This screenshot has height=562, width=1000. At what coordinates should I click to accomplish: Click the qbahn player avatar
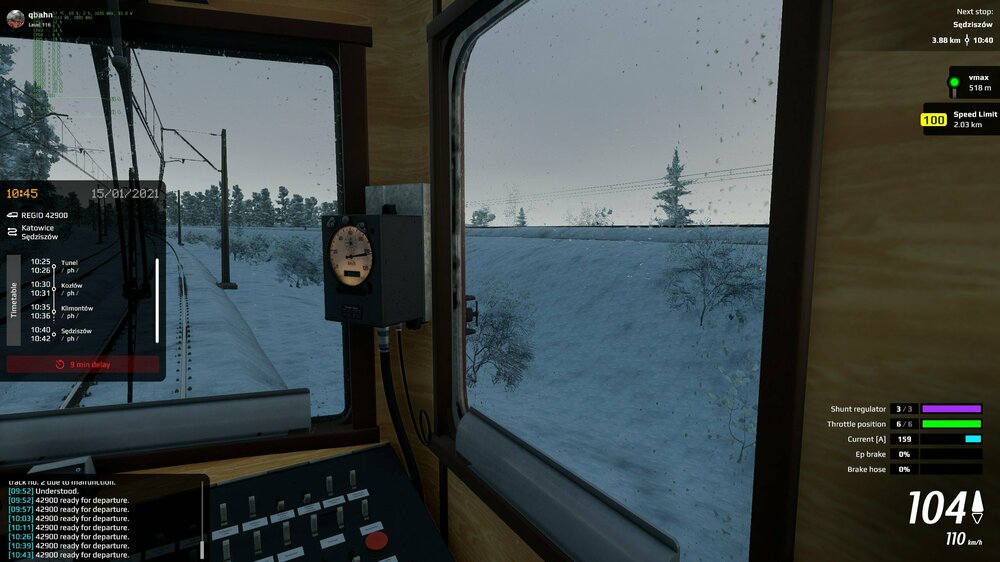click(x=15, y=17)
